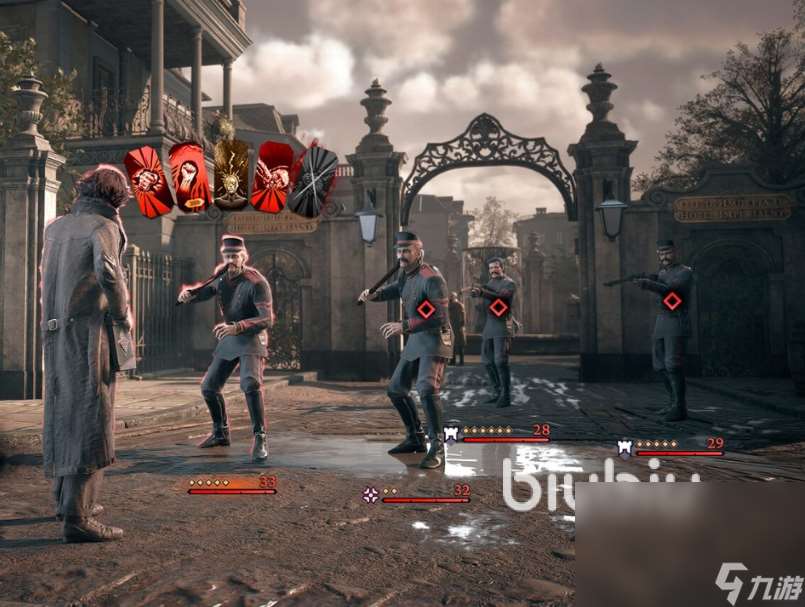
Task: Target the red diamond on the club-wielding soldier
Action: click(426, 309)
